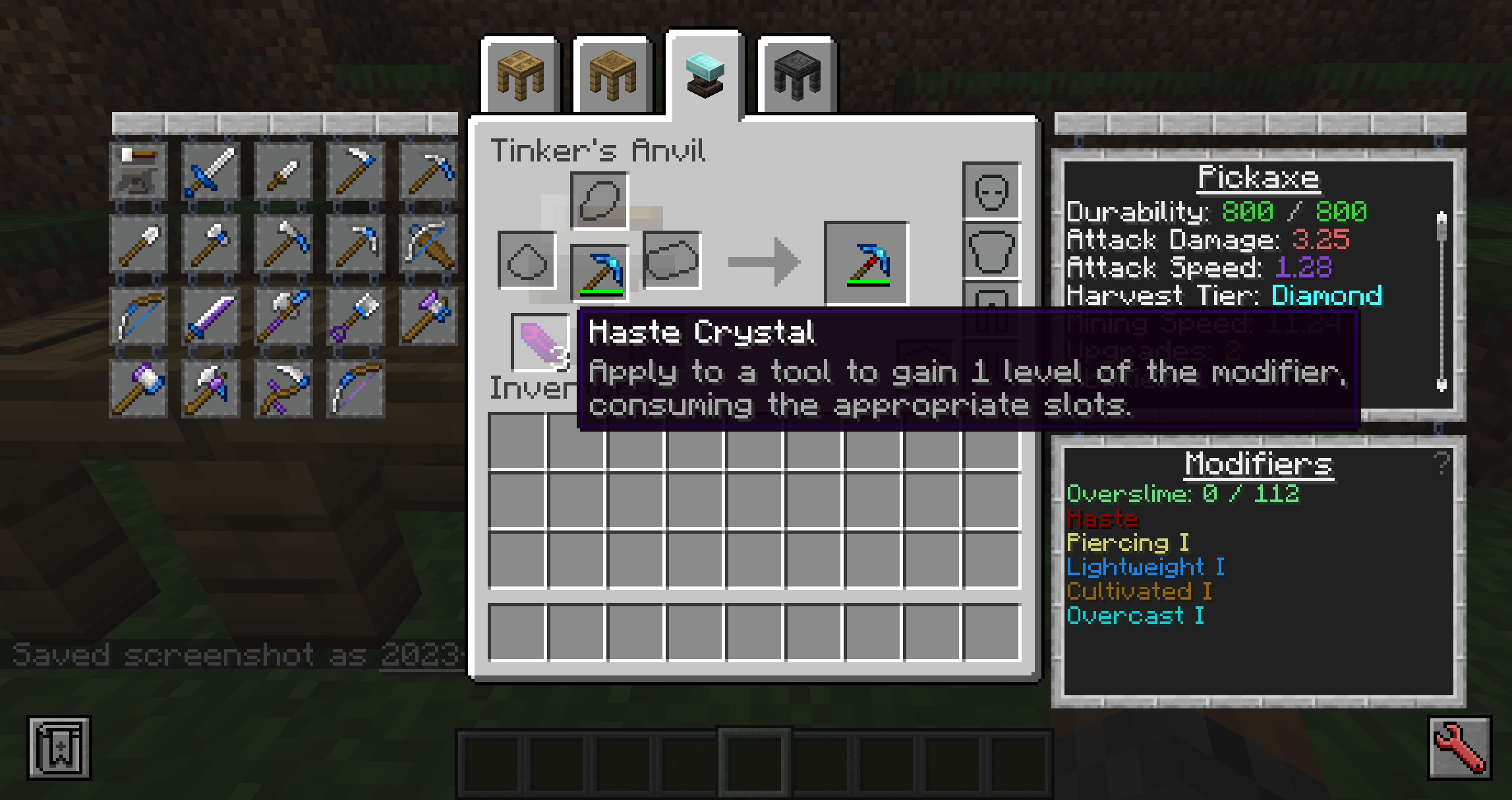Viewport: 1512px width, 800px height.
Task: Choose the white-bladed shovel tool button
Action: (138, 244)
